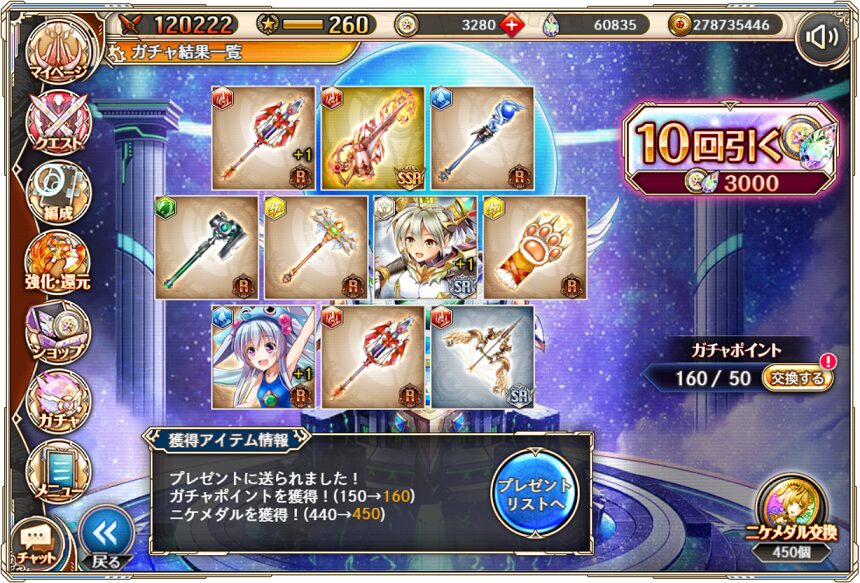Click the 交換する exchange button
Viewport: 860px width, 583px height.
tap(795, 379)
